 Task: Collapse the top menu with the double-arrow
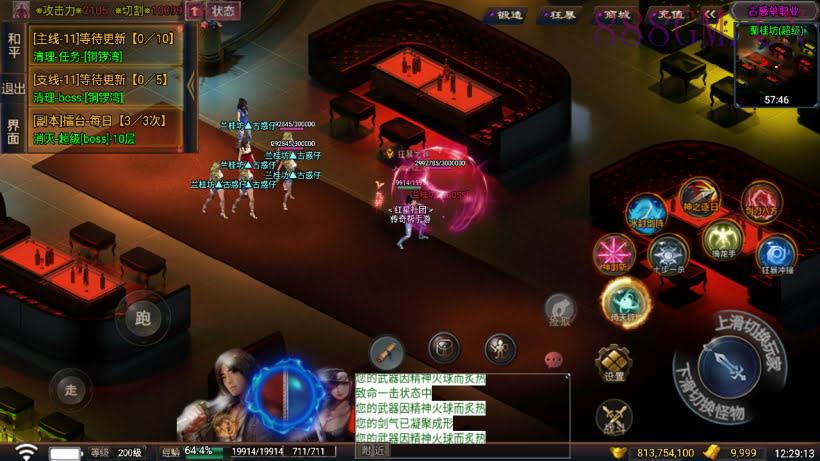coord(709,15)
